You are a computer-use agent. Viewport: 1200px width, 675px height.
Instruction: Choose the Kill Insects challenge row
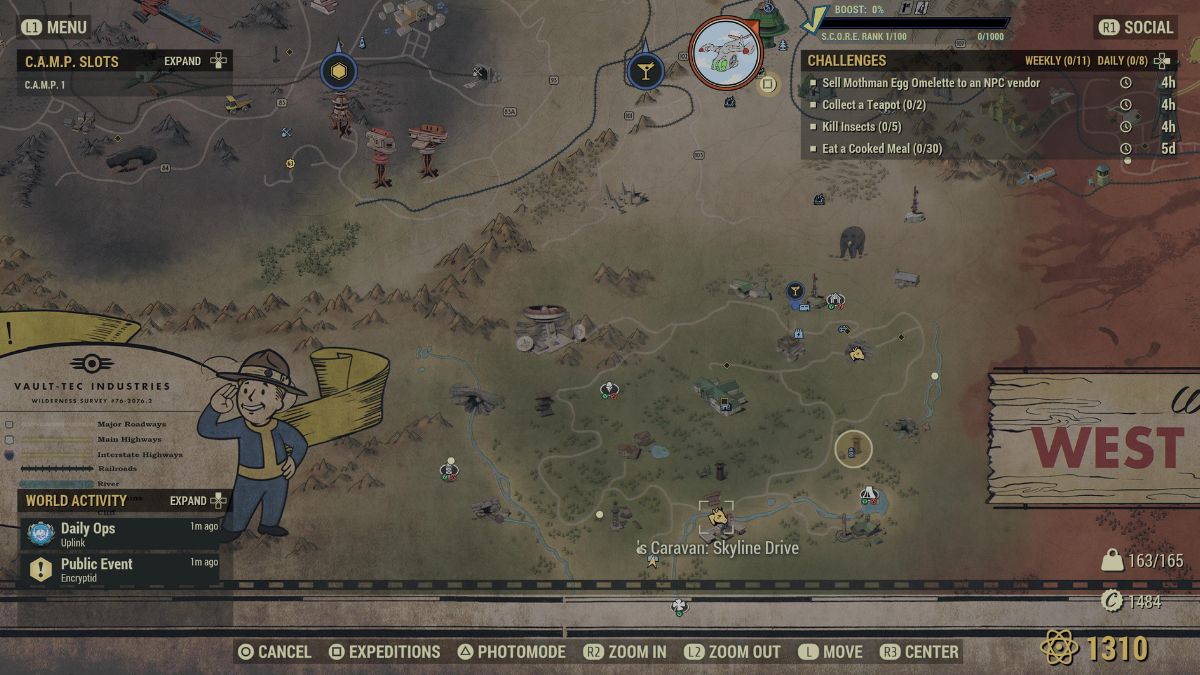coord(861,127)
